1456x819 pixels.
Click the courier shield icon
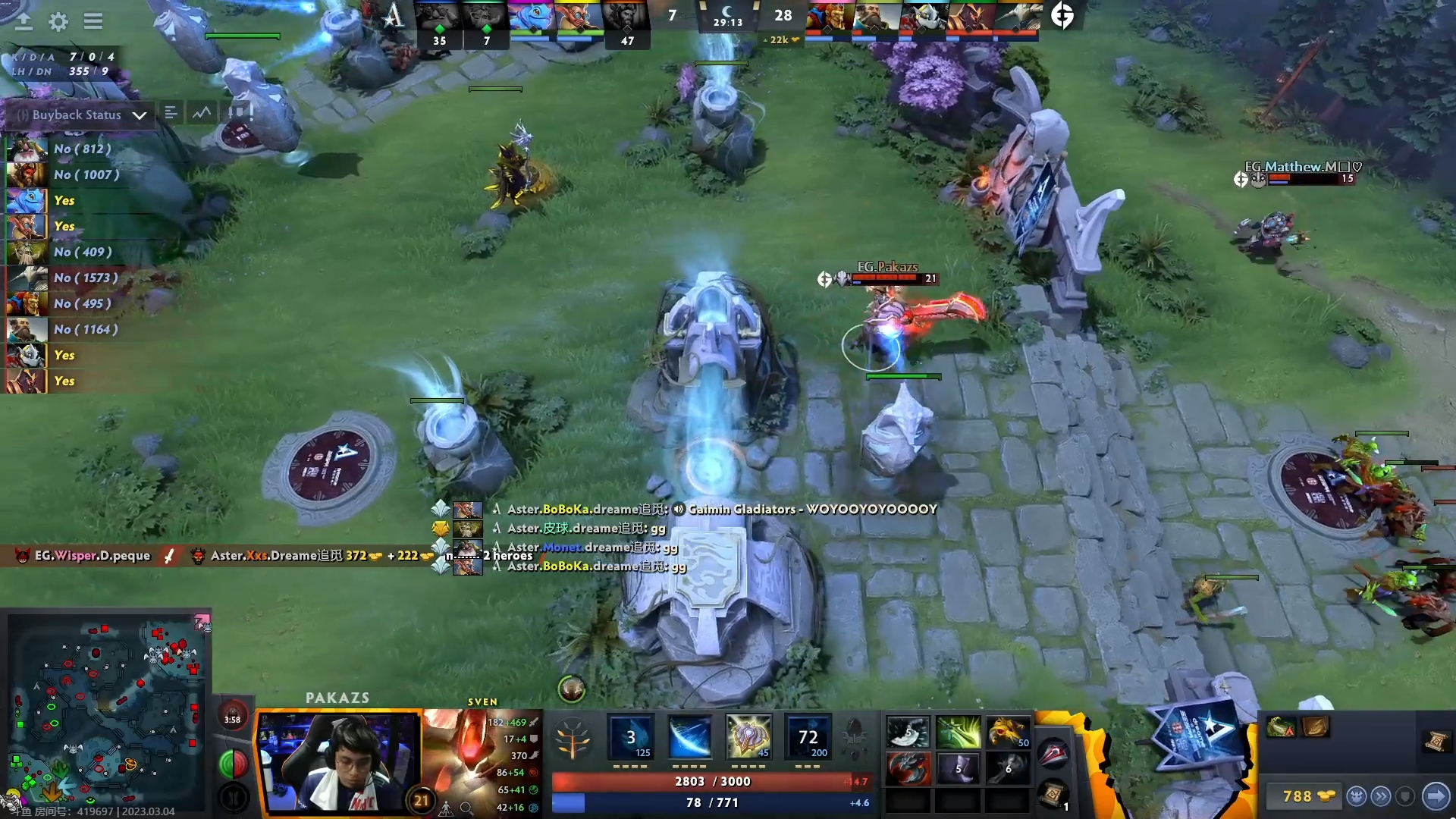1404,796
